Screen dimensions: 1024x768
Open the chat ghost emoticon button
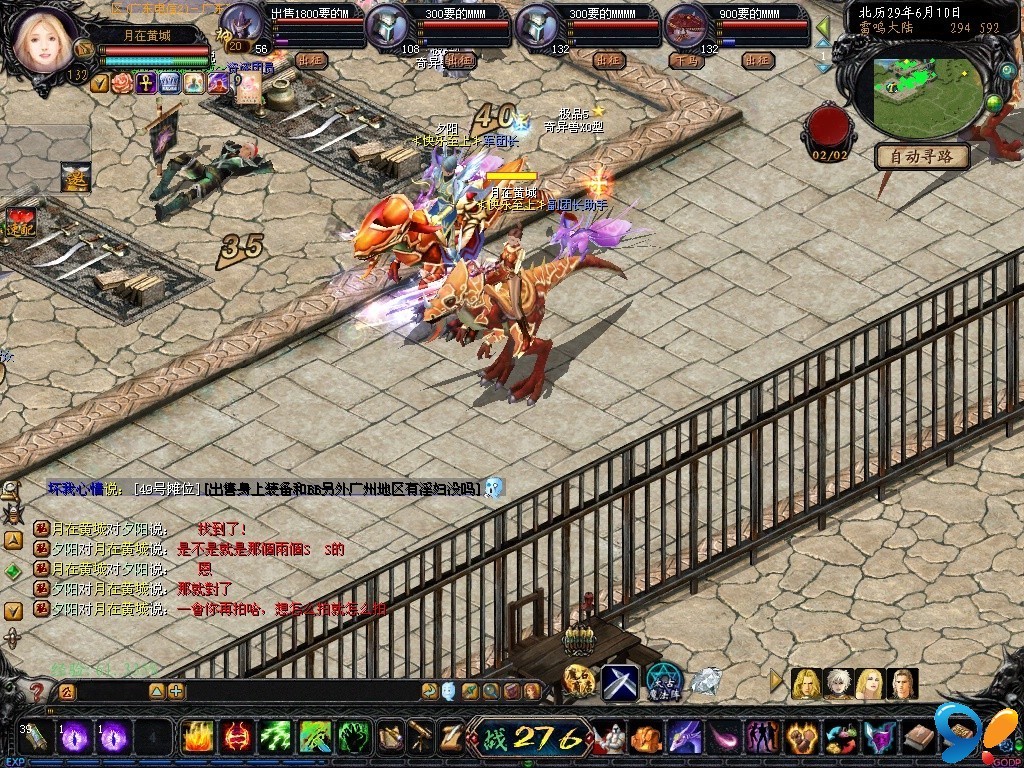[449, 691]
